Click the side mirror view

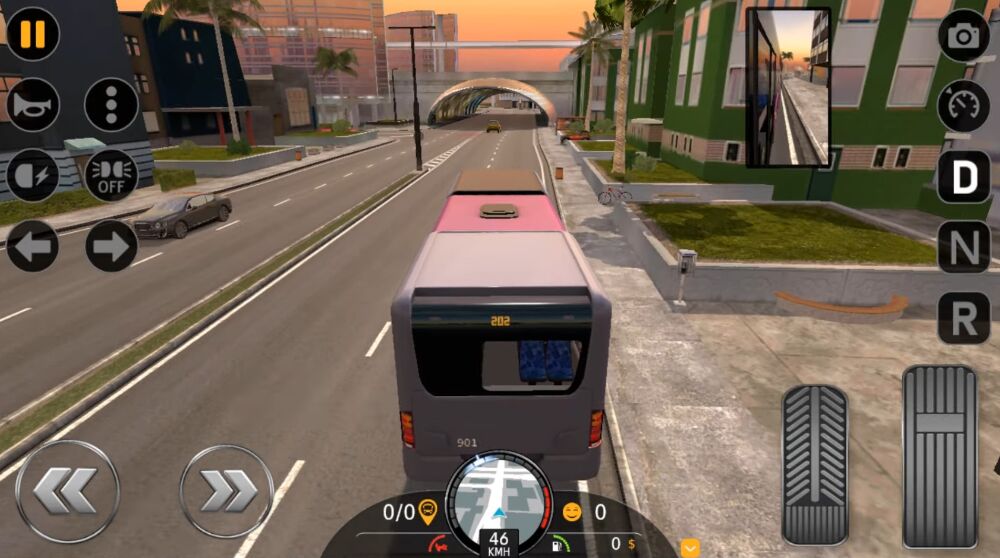coord(788,87)
